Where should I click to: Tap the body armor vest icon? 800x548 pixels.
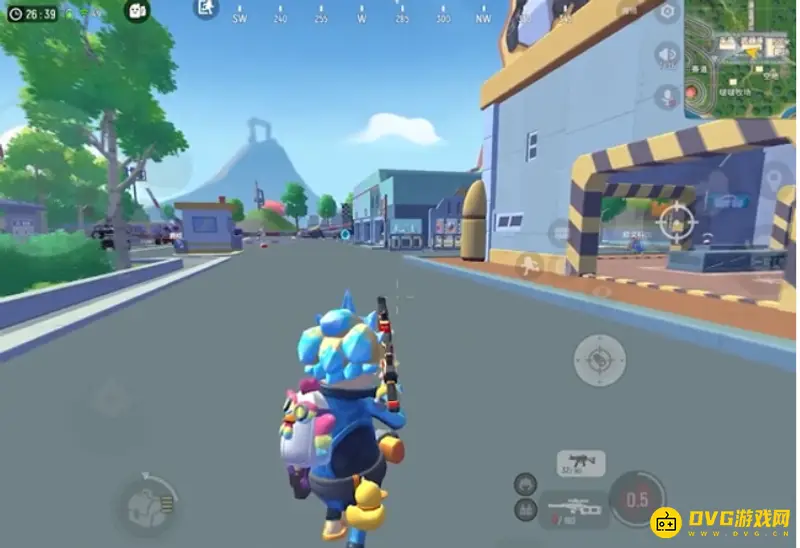pos(524,510)
